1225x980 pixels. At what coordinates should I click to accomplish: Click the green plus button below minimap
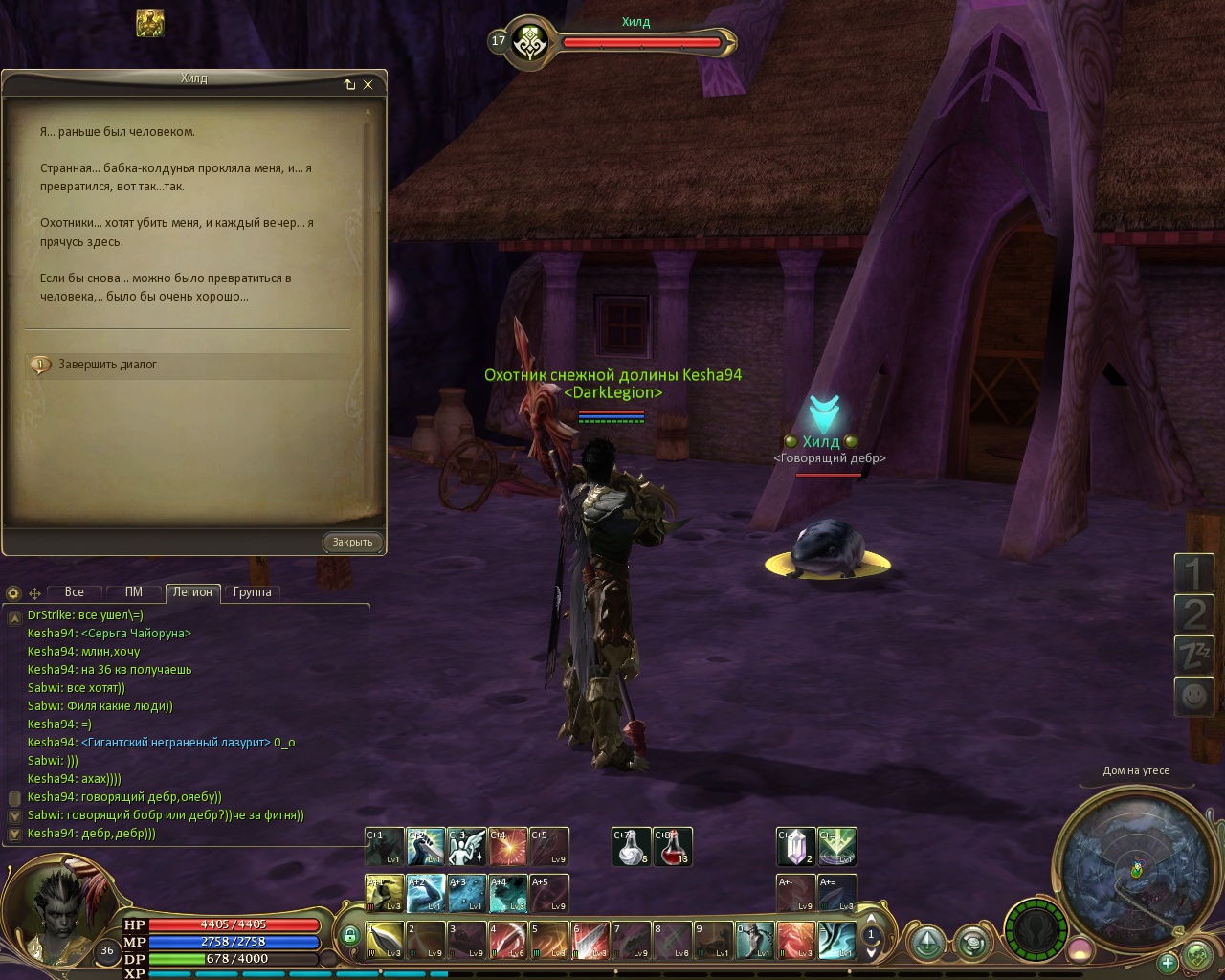[x=1167, y=962]
